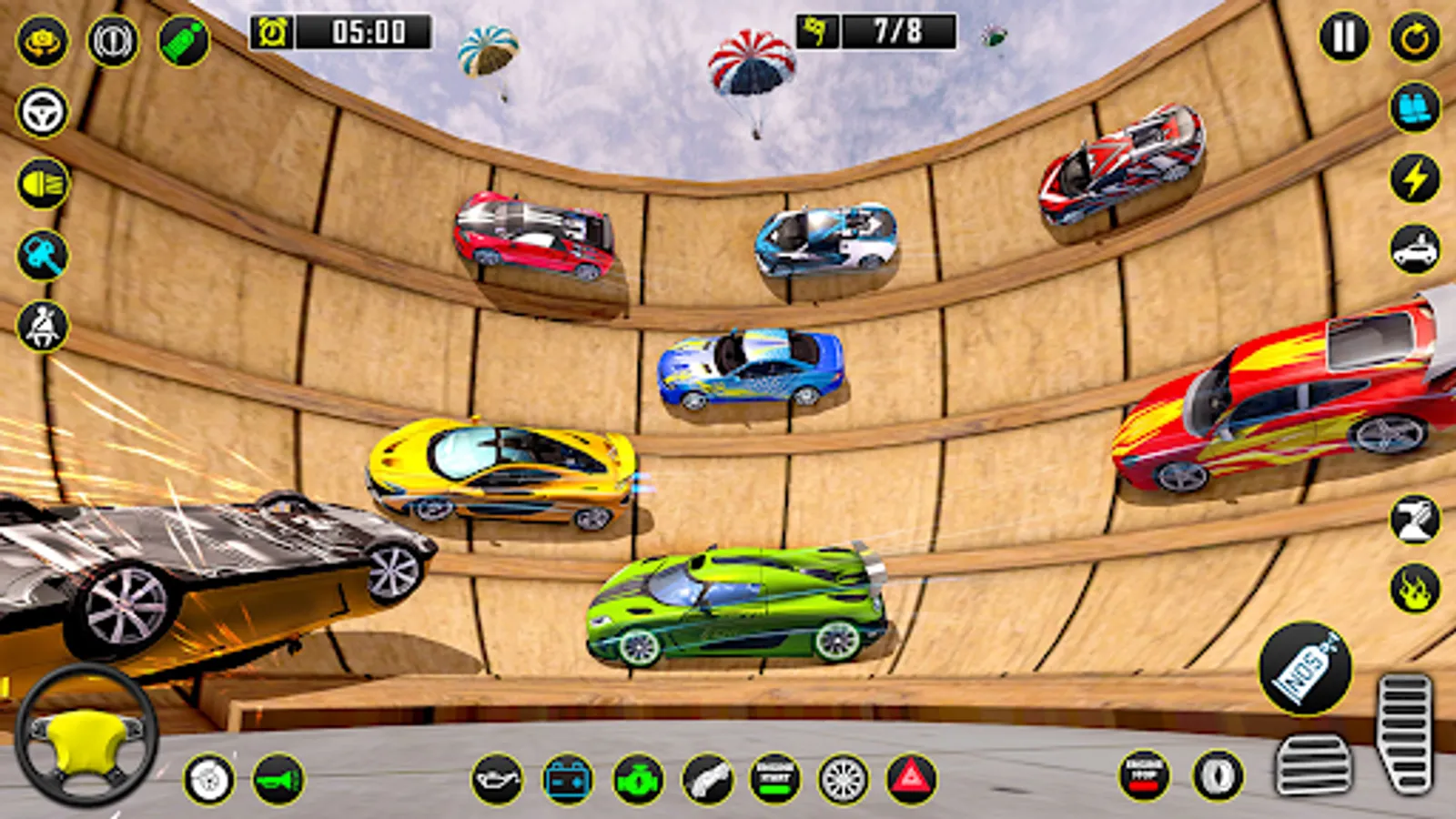1456x819 pixels.
Task: Apply the brake pedal
Action: tap(1314, 766)
